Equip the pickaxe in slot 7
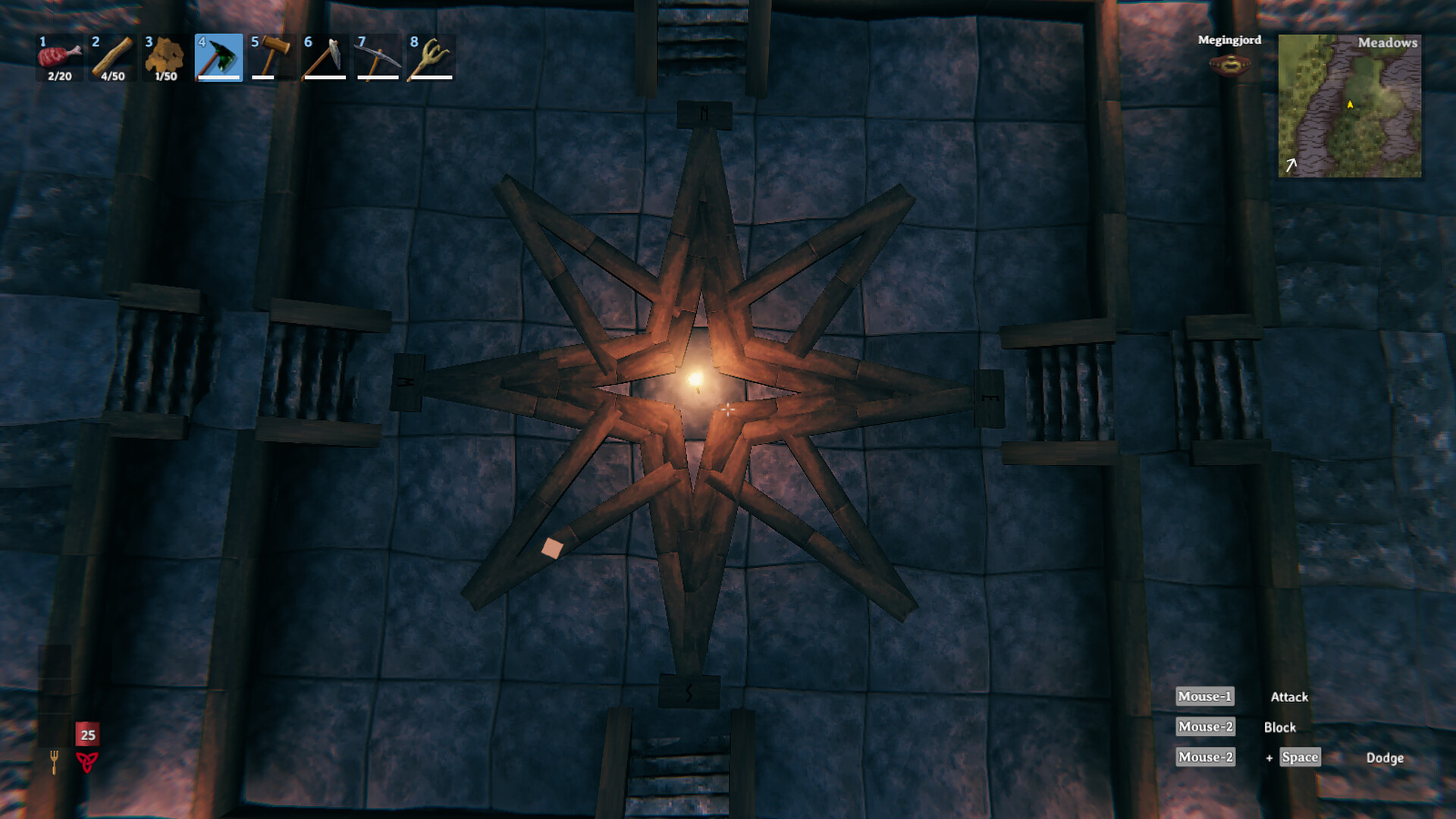1456x819 pixels. (x=378, y=58)
